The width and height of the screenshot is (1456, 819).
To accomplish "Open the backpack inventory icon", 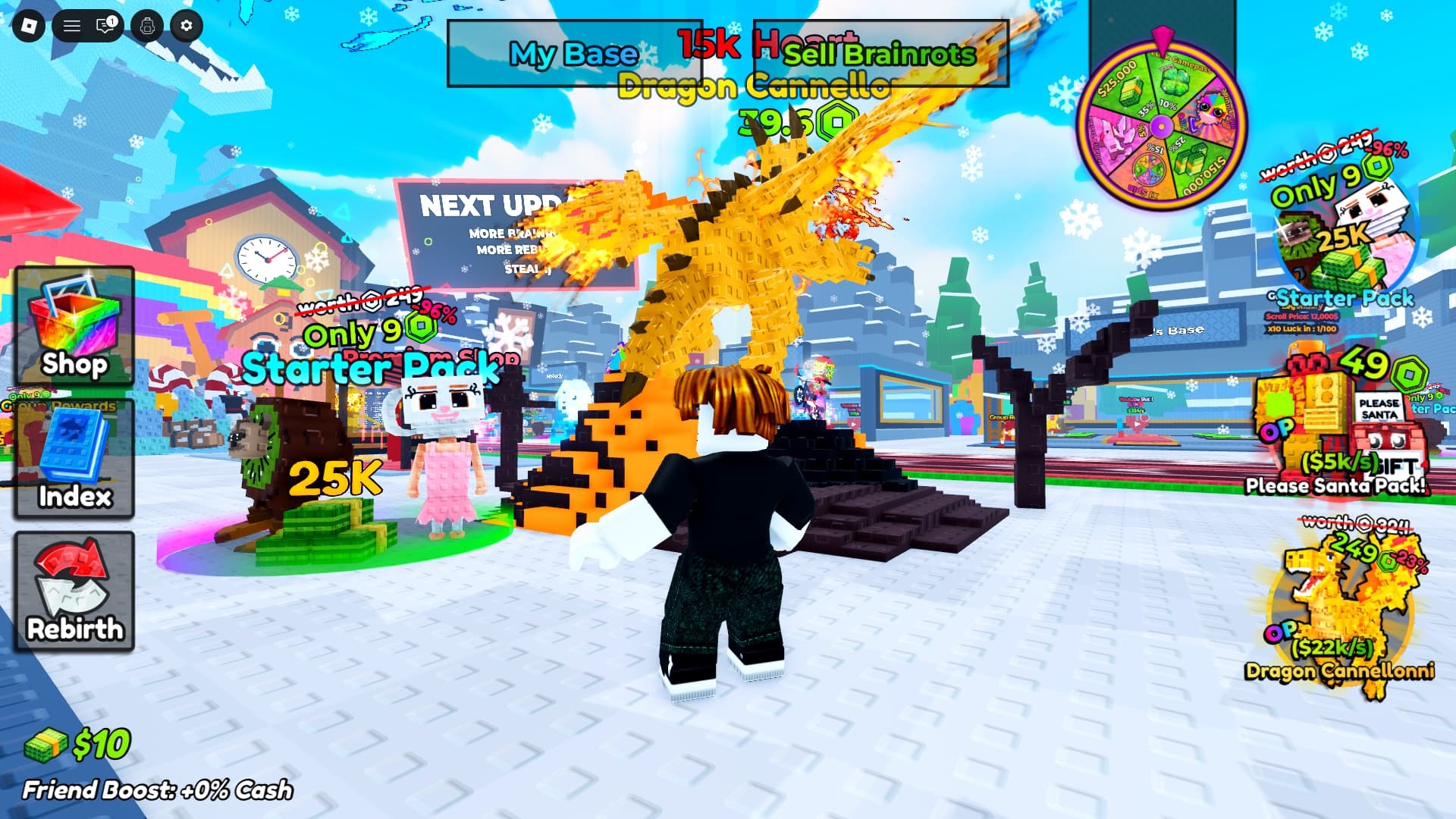I will pyautogui.click(x=147, y=27).
